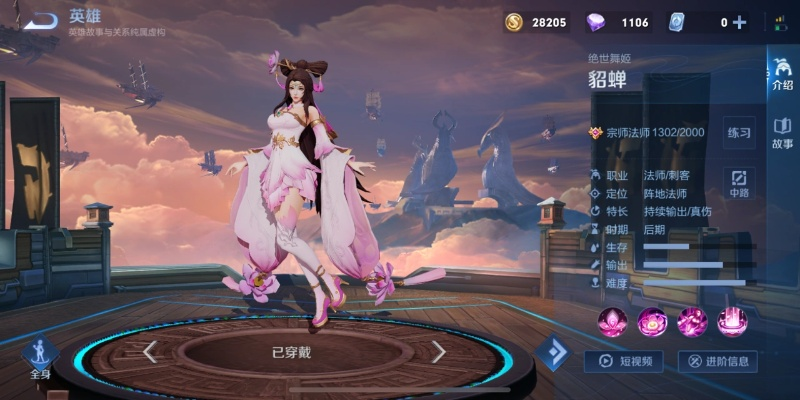Open 进阶信息 advanced info

[717, 361]
